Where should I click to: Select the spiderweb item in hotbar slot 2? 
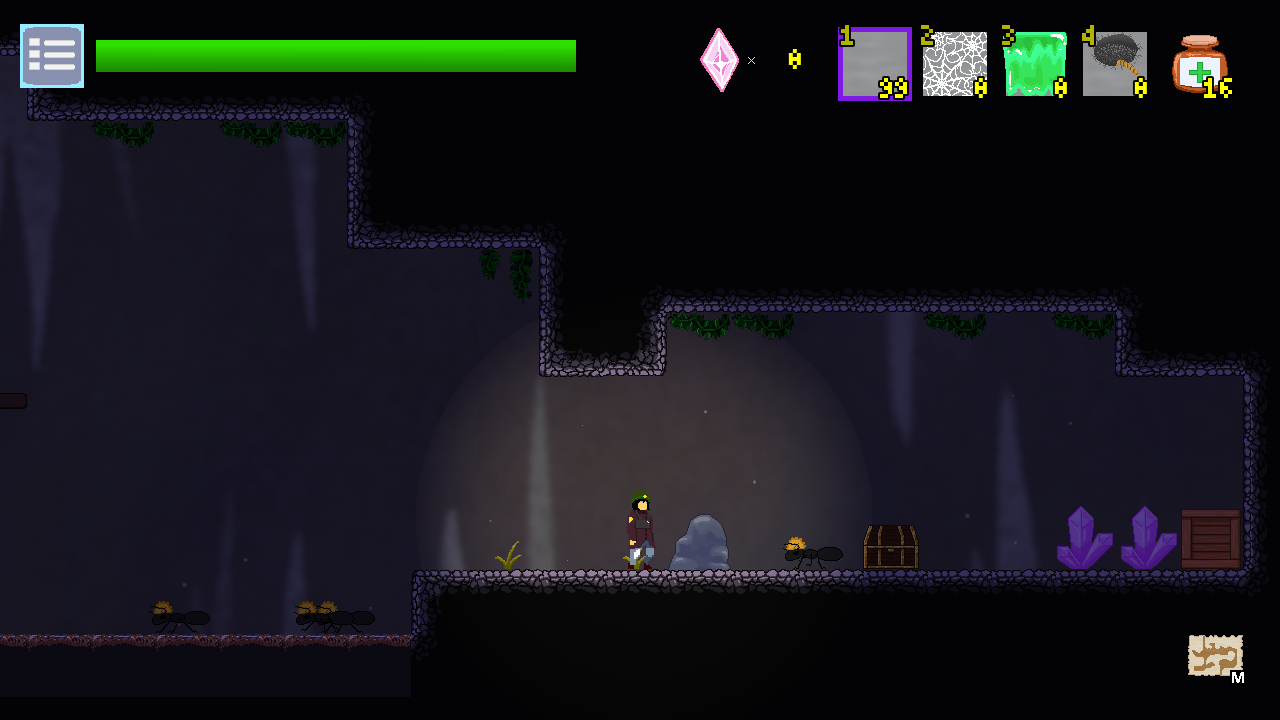[x=954, y=64]
